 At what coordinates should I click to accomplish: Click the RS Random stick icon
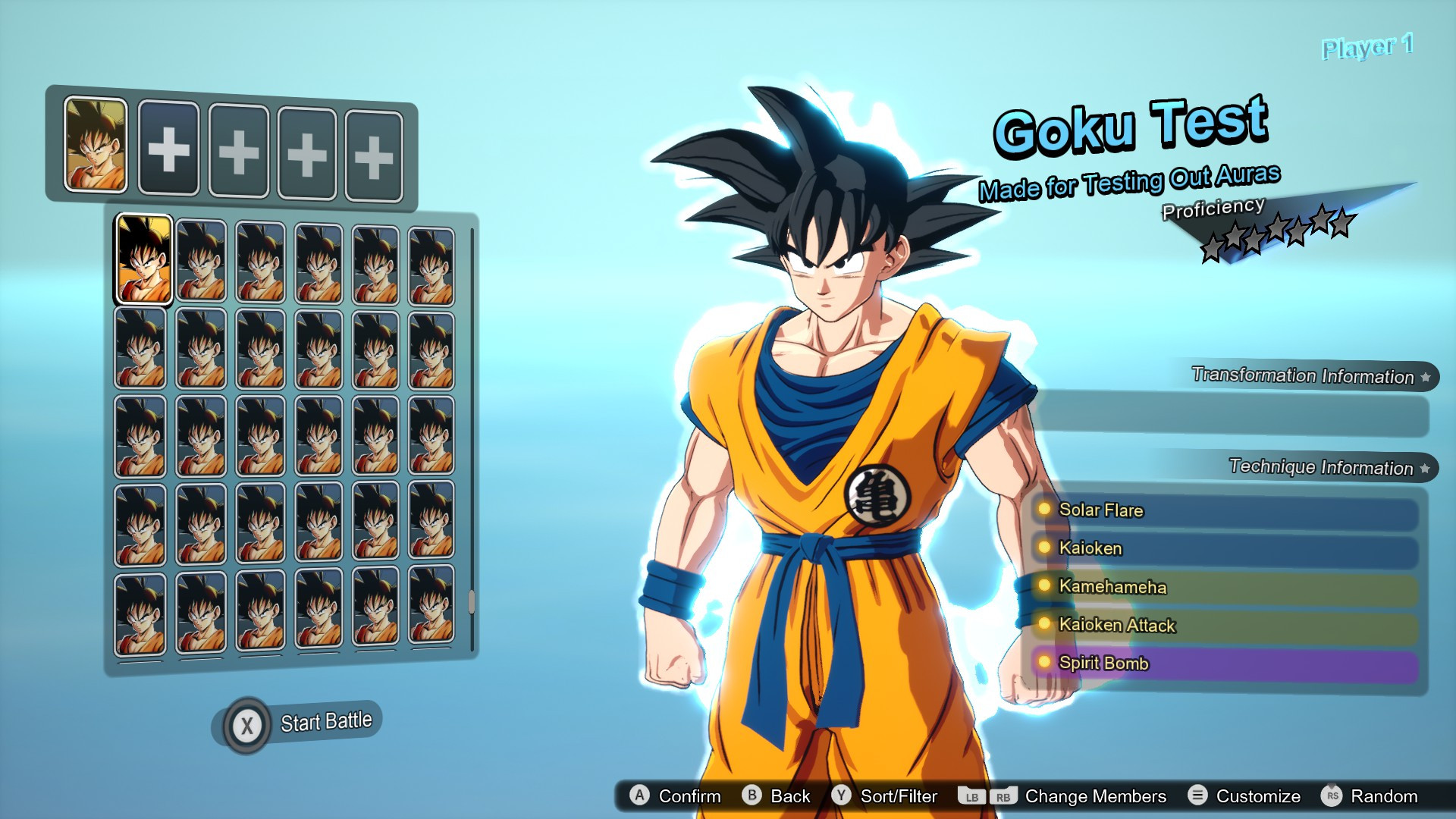tap(1335, 796)
